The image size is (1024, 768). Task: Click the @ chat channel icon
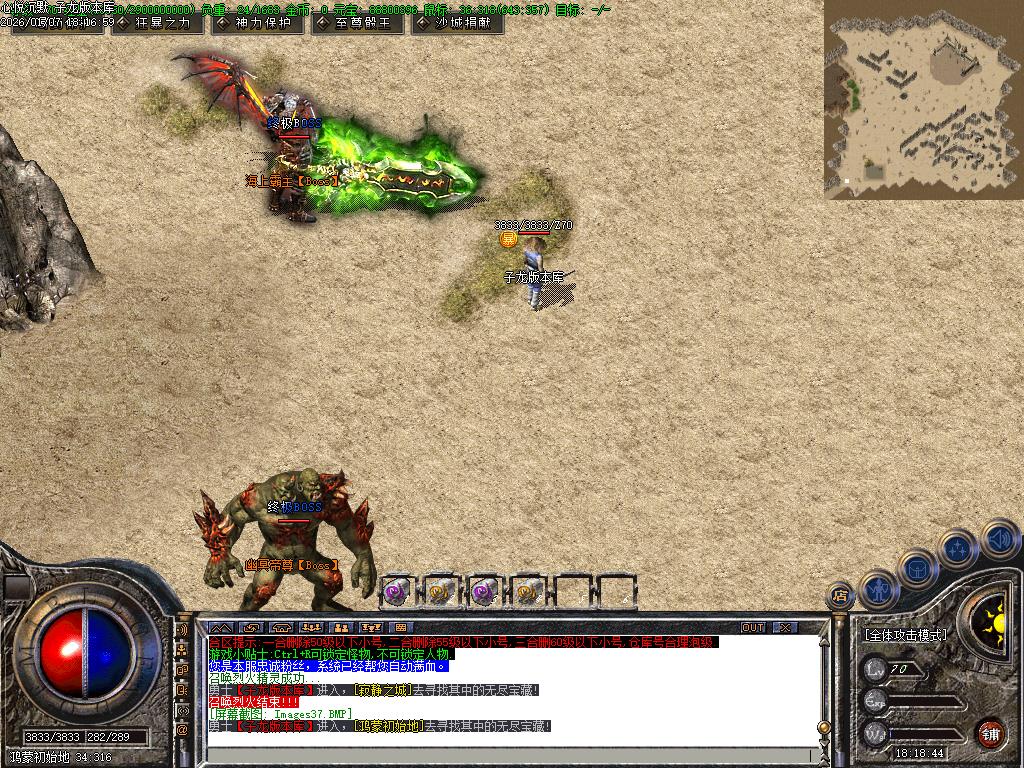182,731
